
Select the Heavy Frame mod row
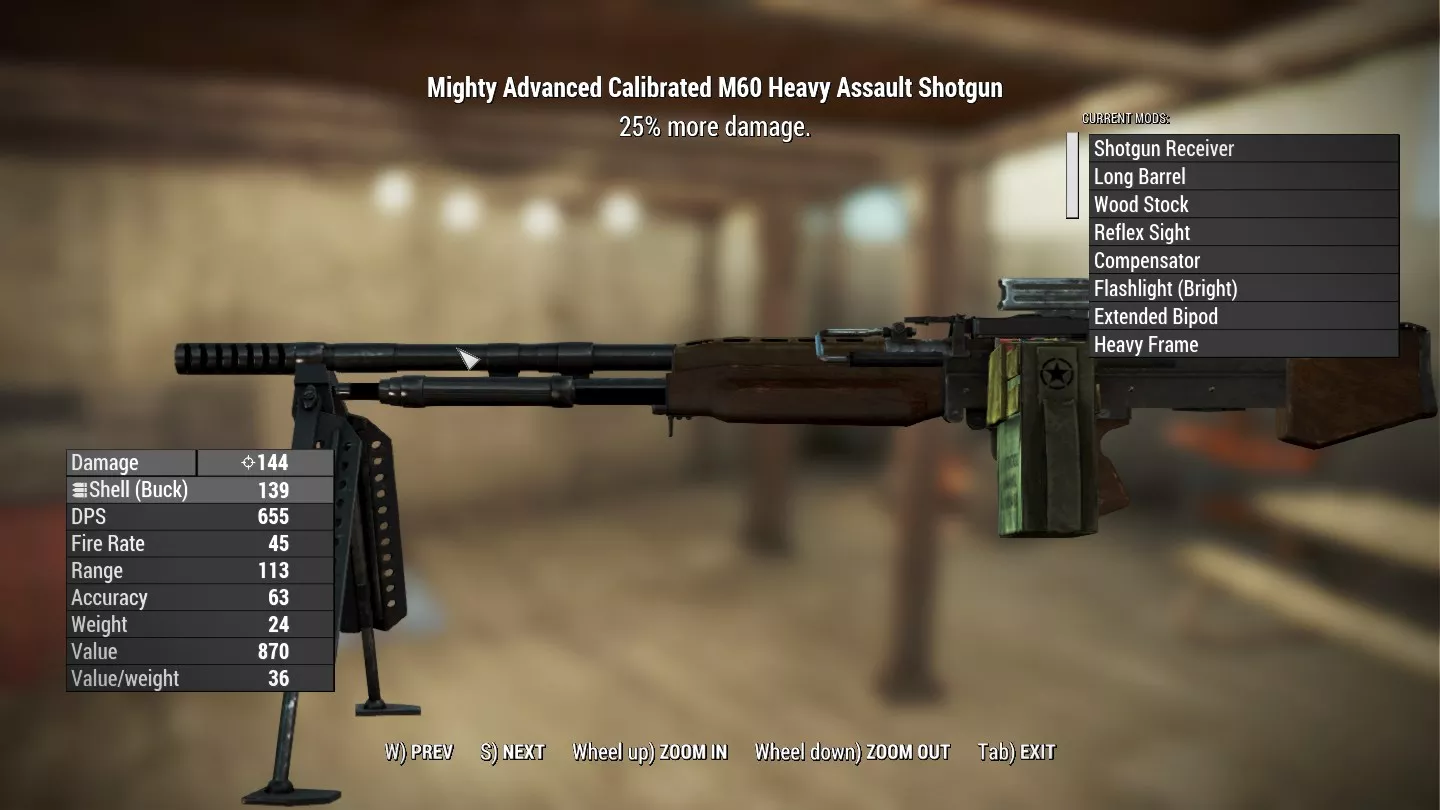pos(1243,345)
